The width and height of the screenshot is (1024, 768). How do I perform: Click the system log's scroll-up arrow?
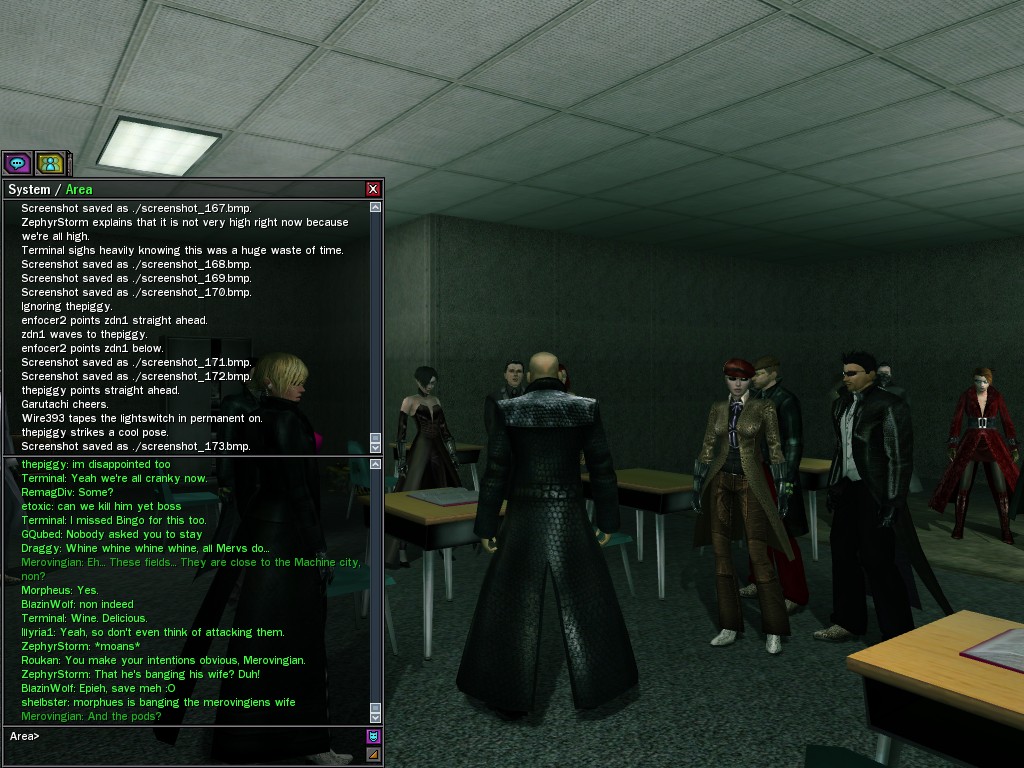[x=376, y=208]
